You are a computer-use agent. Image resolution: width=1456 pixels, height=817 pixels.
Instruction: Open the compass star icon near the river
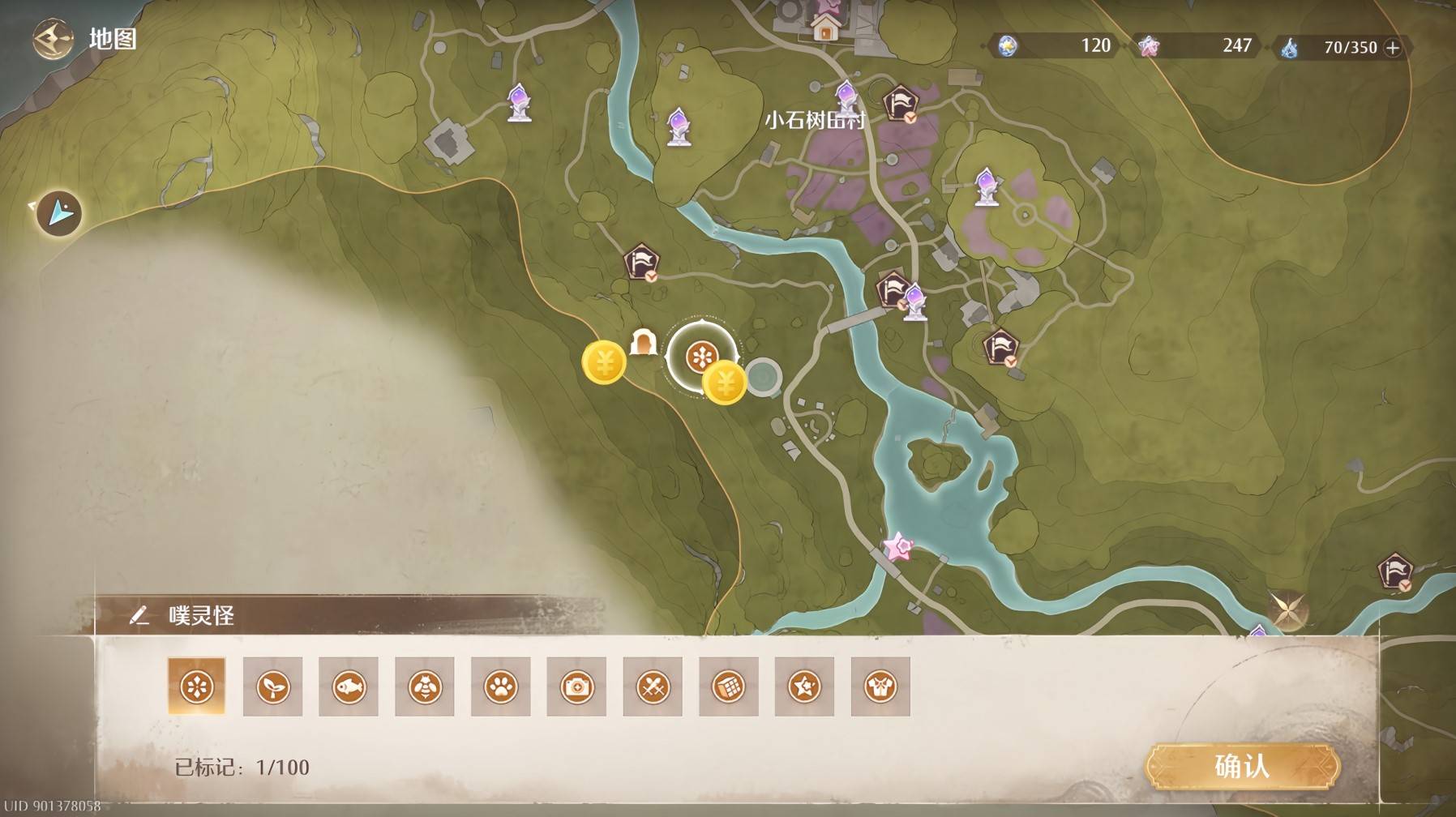tap(1287, 609)
